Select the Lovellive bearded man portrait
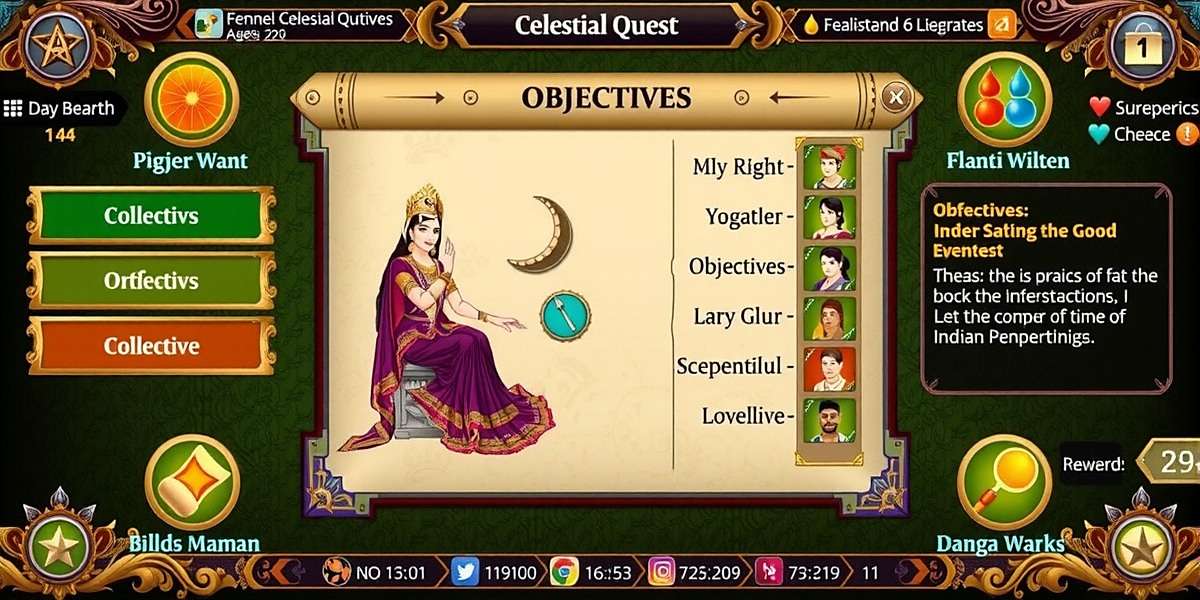 (x=829, y=420)
